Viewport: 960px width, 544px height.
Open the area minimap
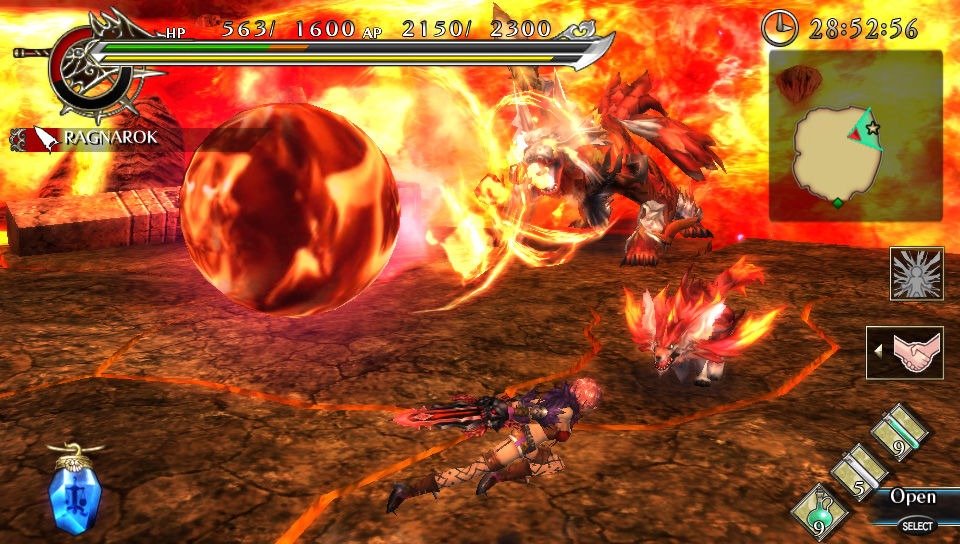pos(855,136)
